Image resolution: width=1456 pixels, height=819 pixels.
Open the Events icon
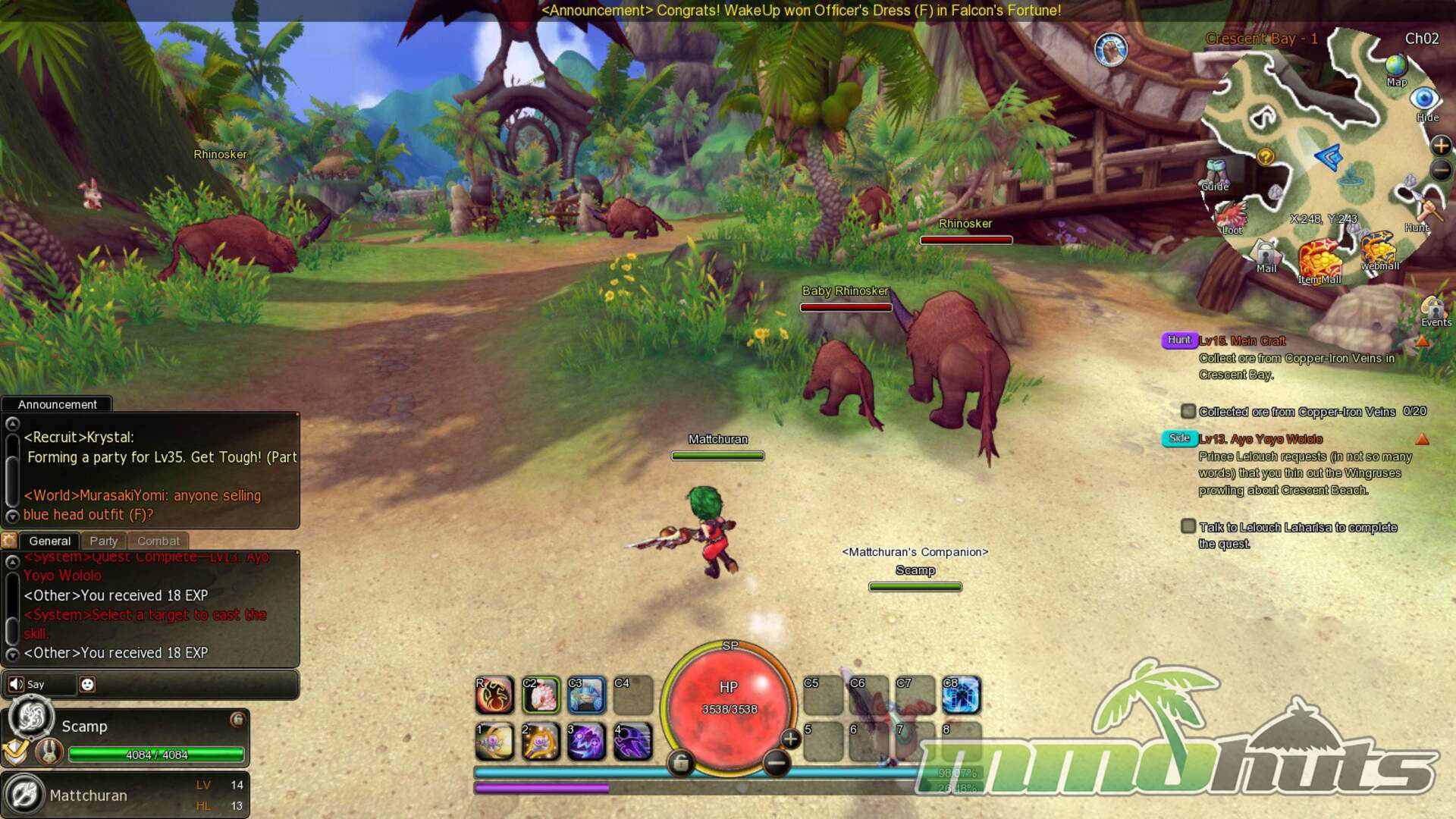point(1435,310)
